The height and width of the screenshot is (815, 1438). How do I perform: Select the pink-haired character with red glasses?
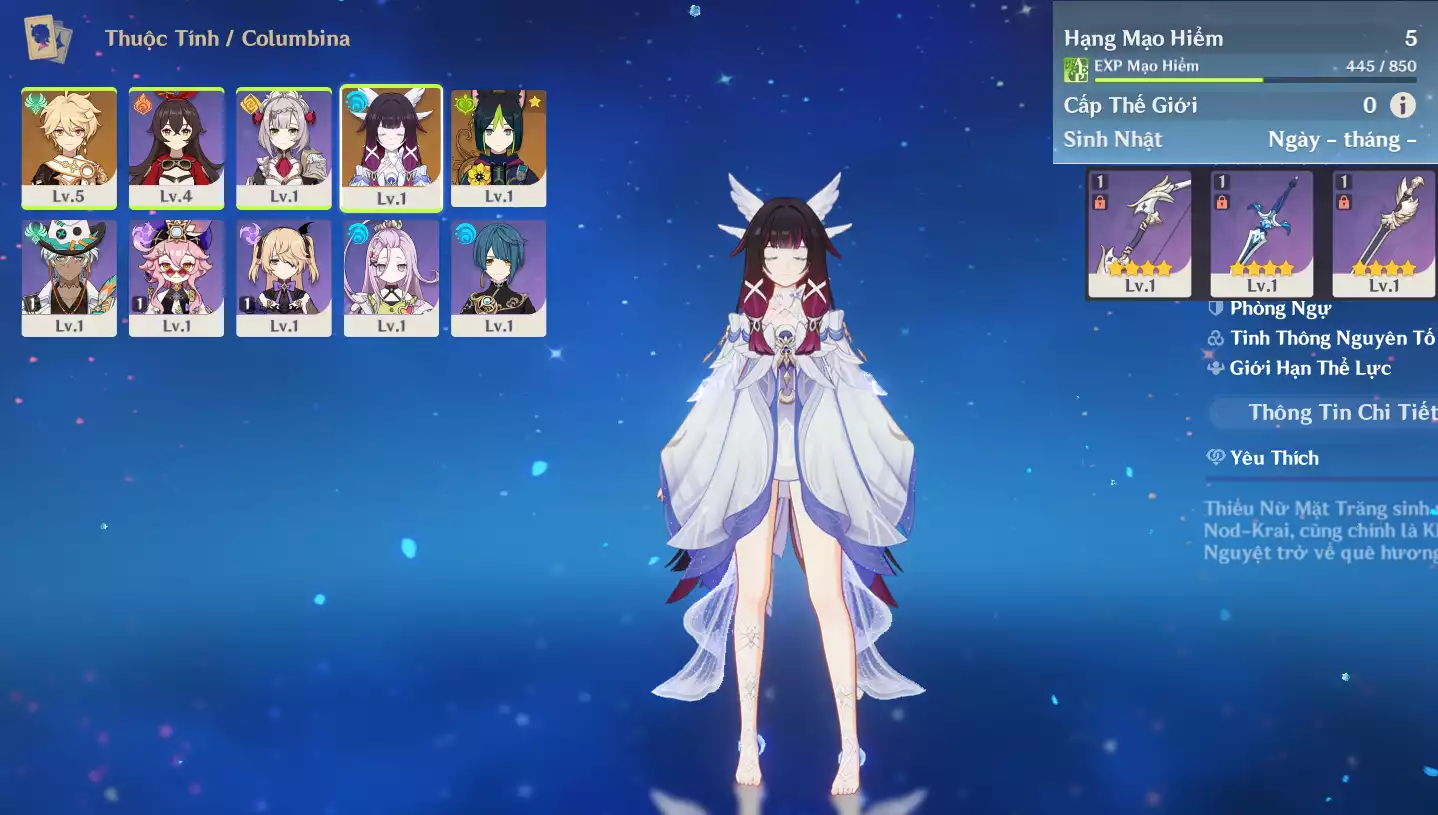176,277
